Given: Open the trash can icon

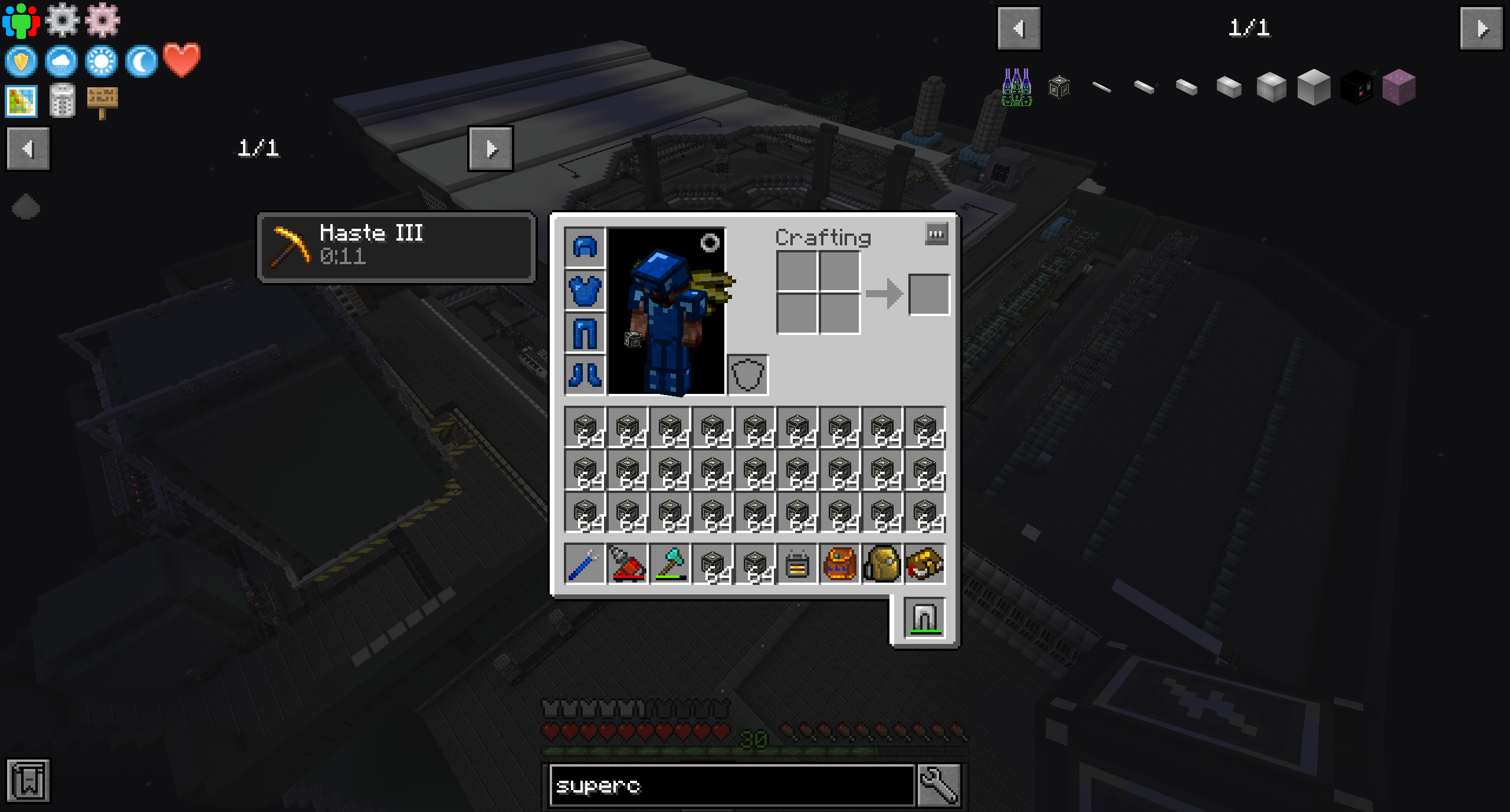Looking at the screenshot, I should 62,101.
